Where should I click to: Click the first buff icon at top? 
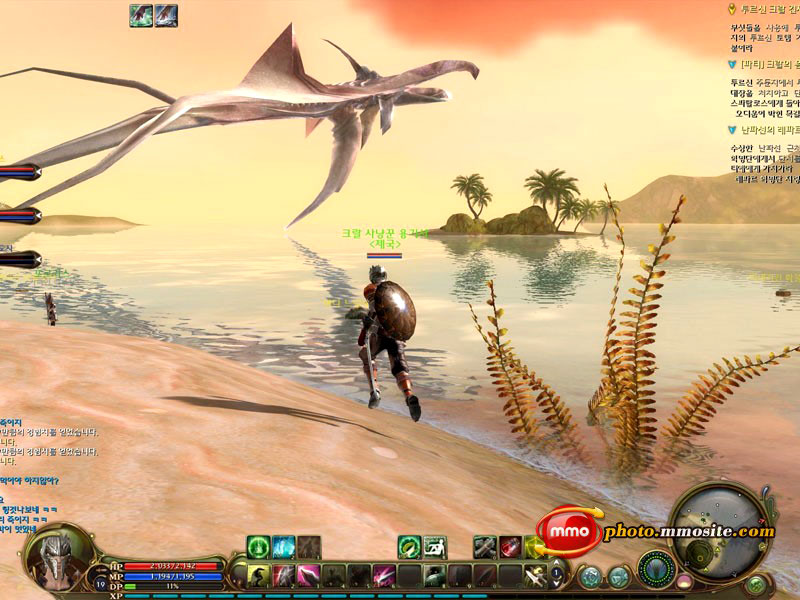(141, 15)
